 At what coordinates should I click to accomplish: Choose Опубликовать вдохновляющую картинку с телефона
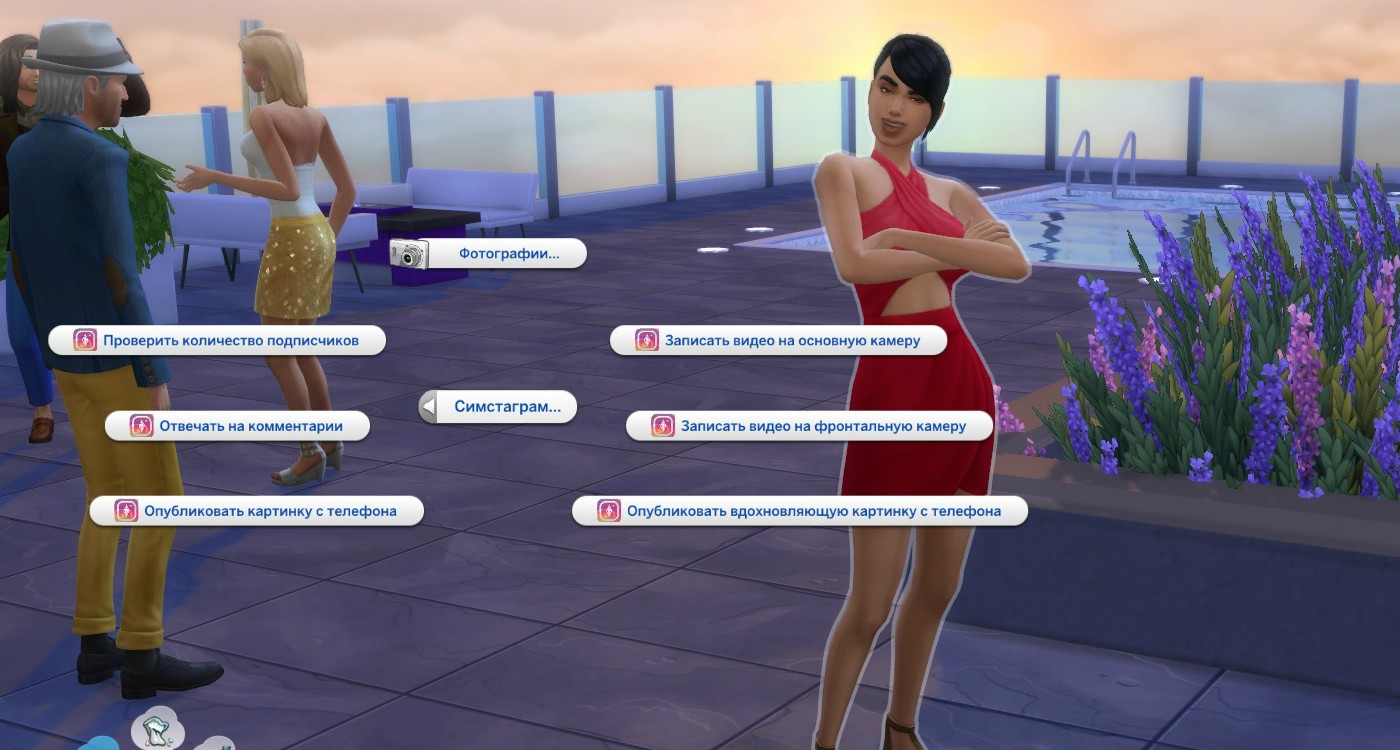click(800, 511)
